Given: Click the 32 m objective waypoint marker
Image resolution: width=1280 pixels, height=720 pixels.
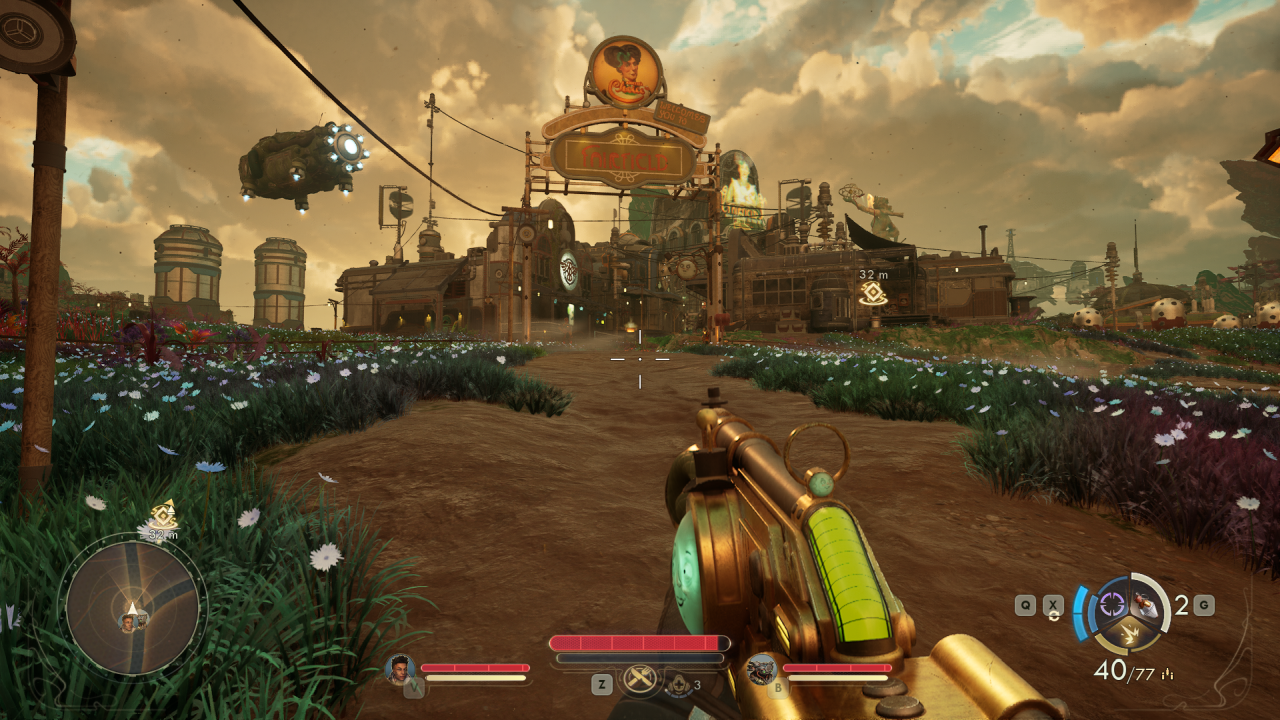Looking at the screenshot, I should (x=871, y=293).
